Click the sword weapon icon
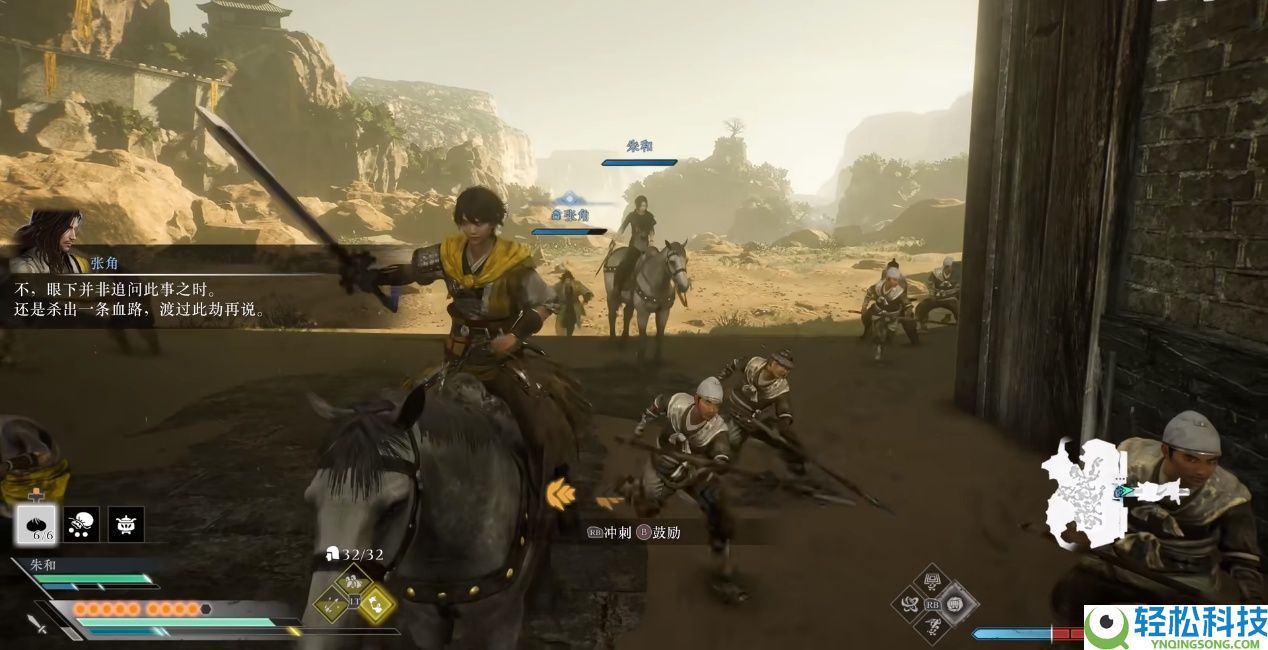1268x650 pixels. tap(38, 624)
